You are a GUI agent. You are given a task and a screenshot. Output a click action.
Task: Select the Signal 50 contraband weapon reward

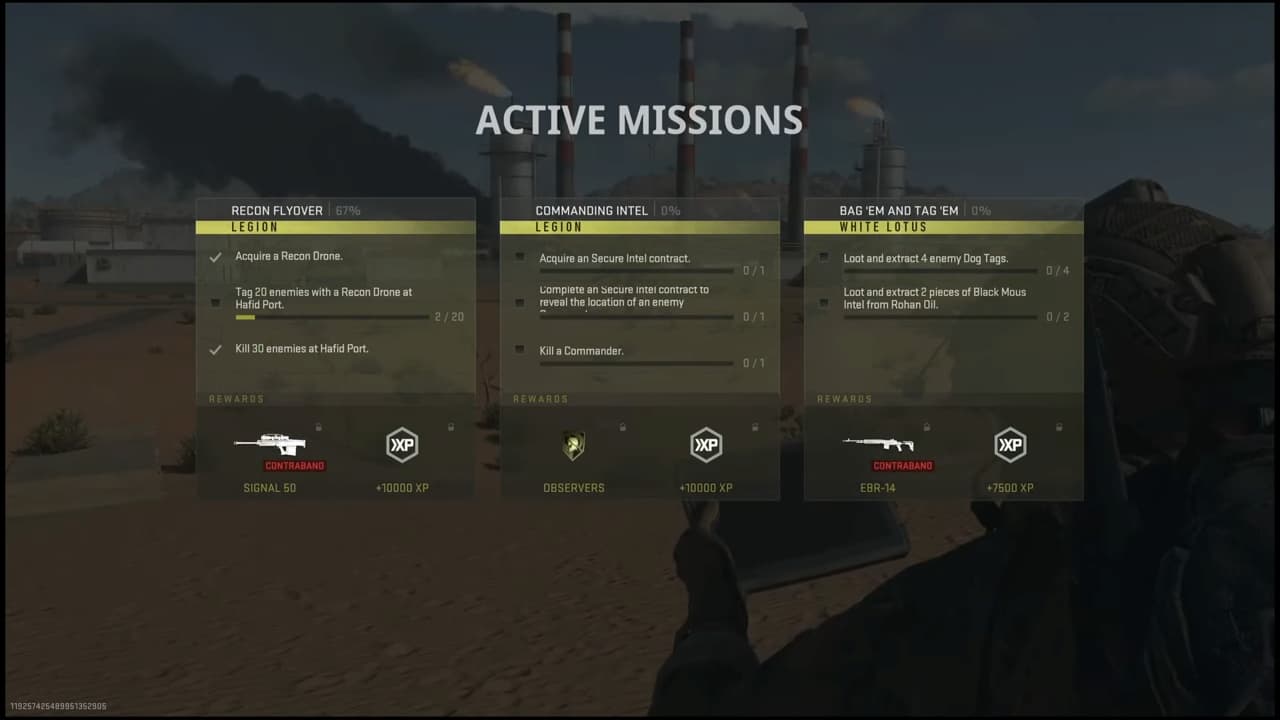coord(269,445)
